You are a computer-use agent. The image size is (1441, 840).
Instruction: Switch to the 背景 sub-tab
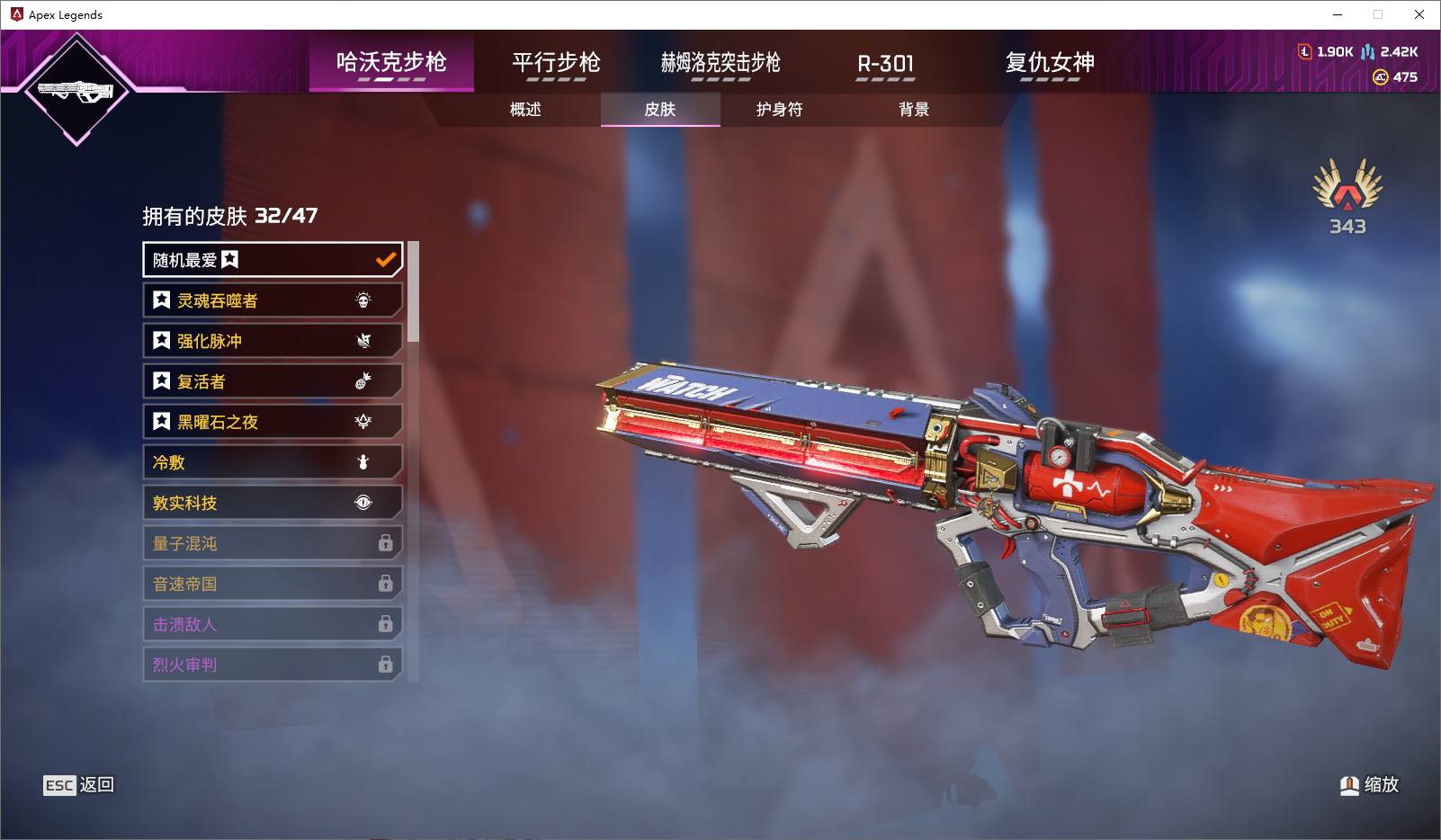click(913, 110)
